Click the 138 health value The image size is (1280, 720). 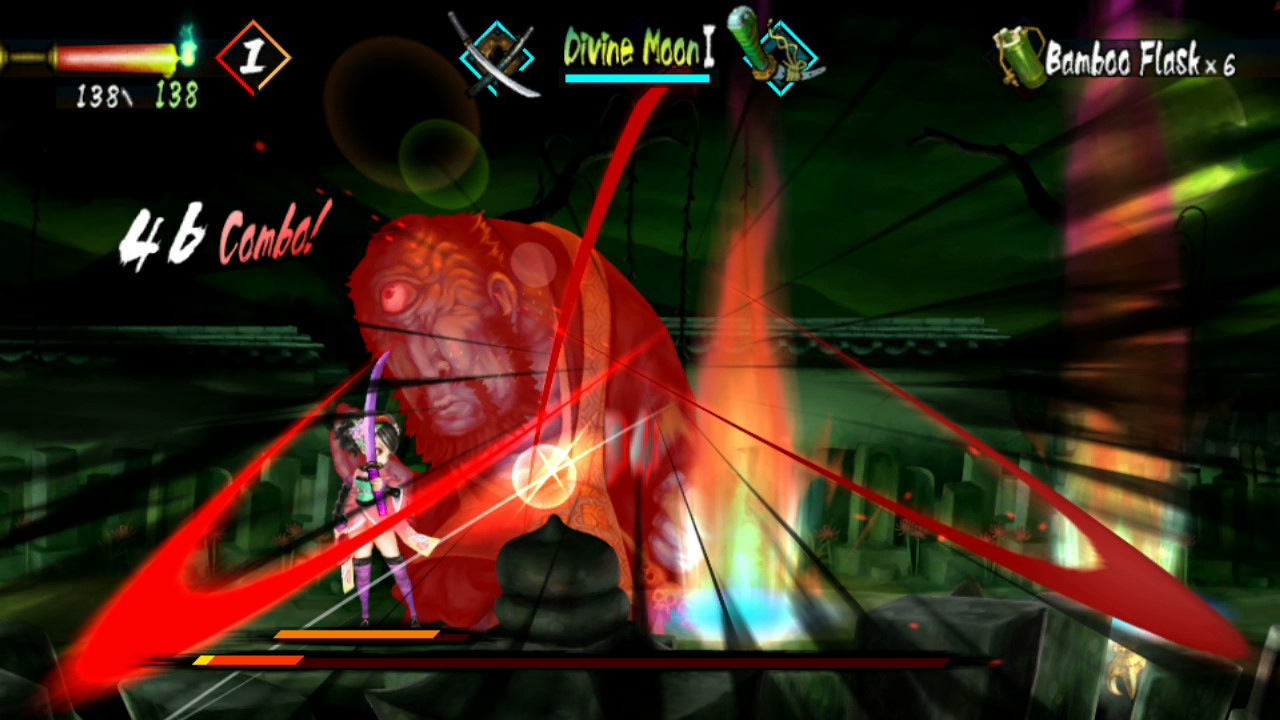pos(100,98)
